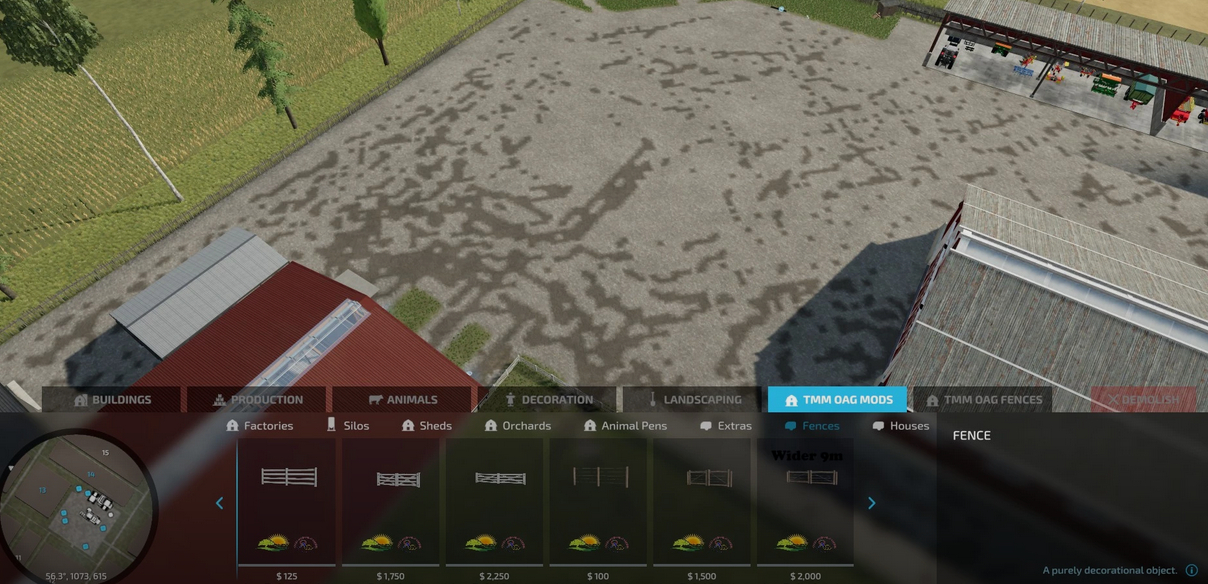Switch to the Landscaping tab
1208x584 pixels.
pos(693,400)
